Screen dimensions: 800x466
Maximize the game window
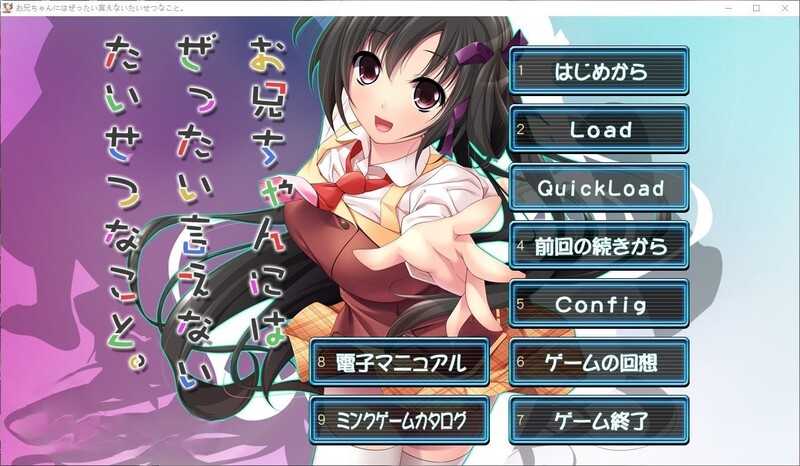click(756, 8)
